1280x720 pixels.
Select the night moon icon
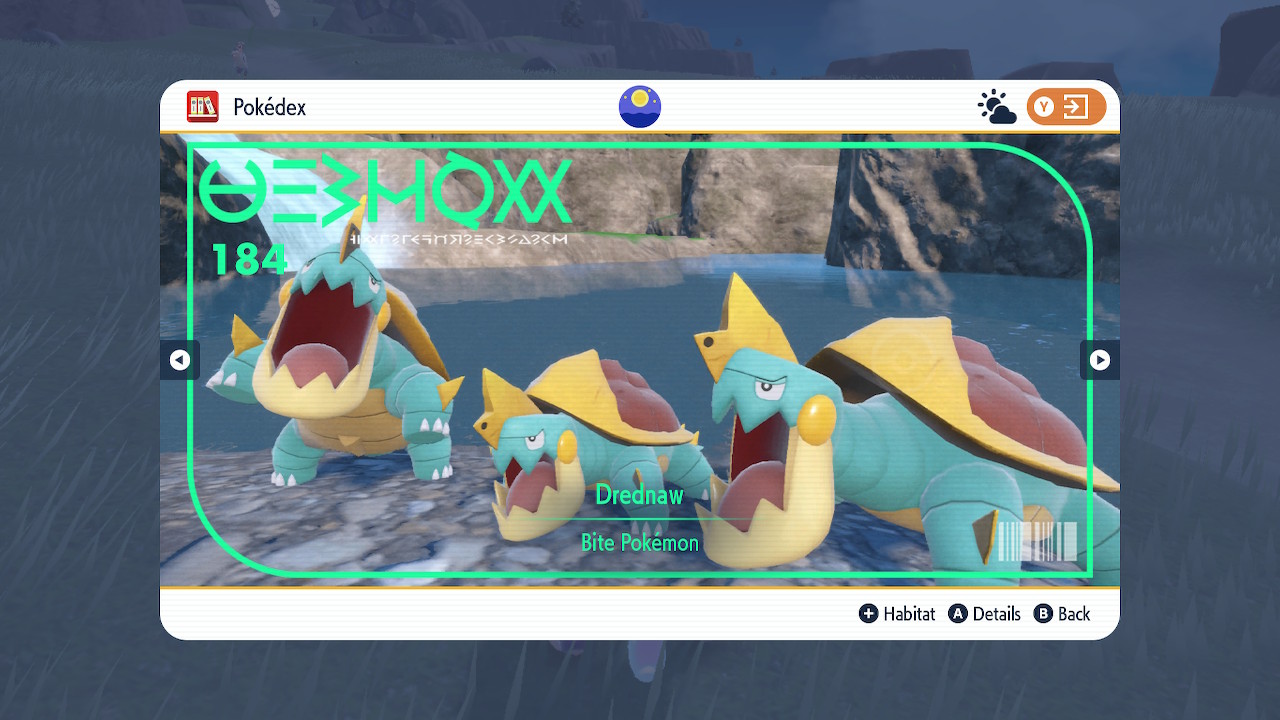tap(640, 107)
